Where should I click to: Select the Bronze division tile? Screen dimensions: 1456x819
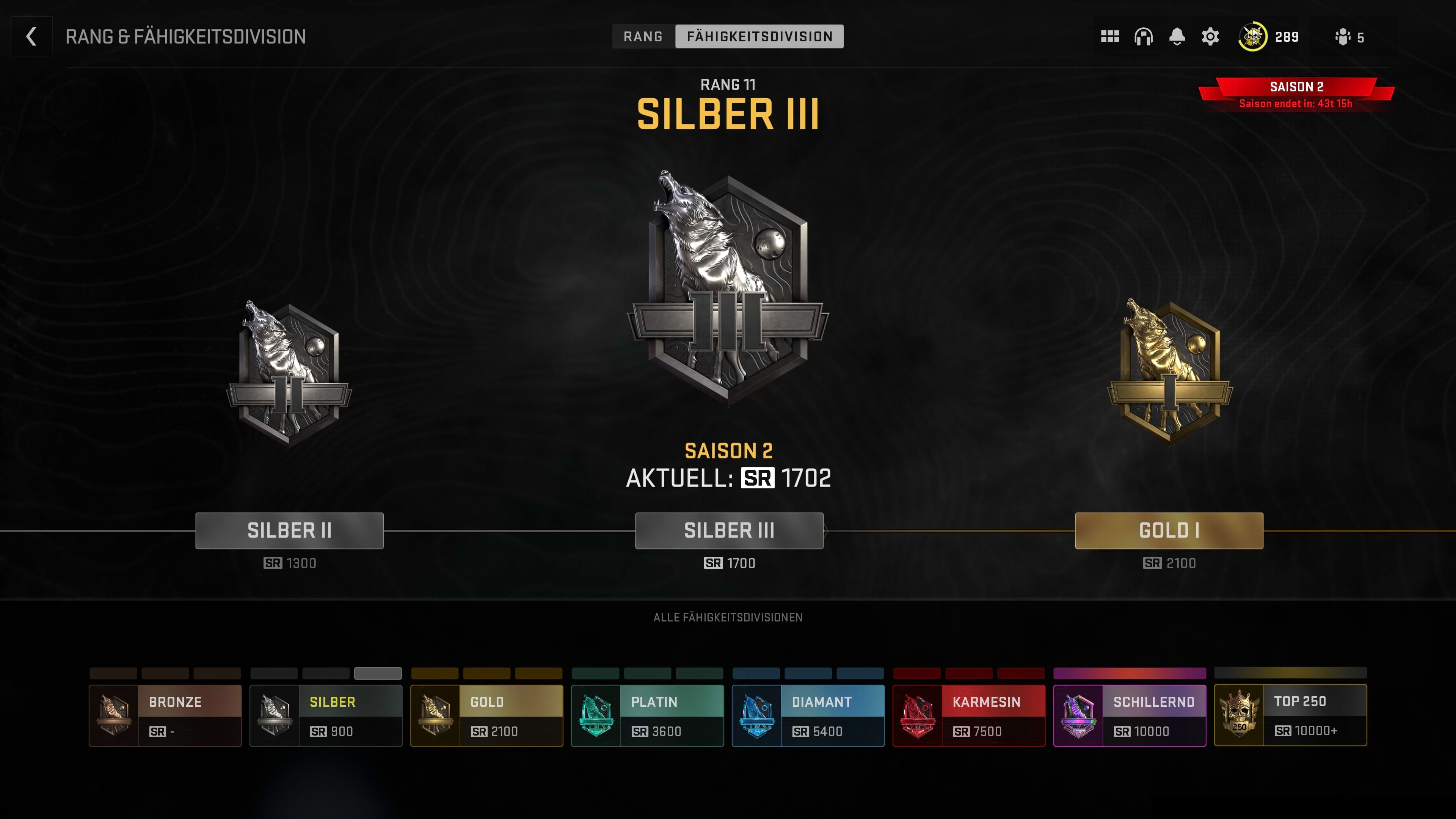coord(165,715)
